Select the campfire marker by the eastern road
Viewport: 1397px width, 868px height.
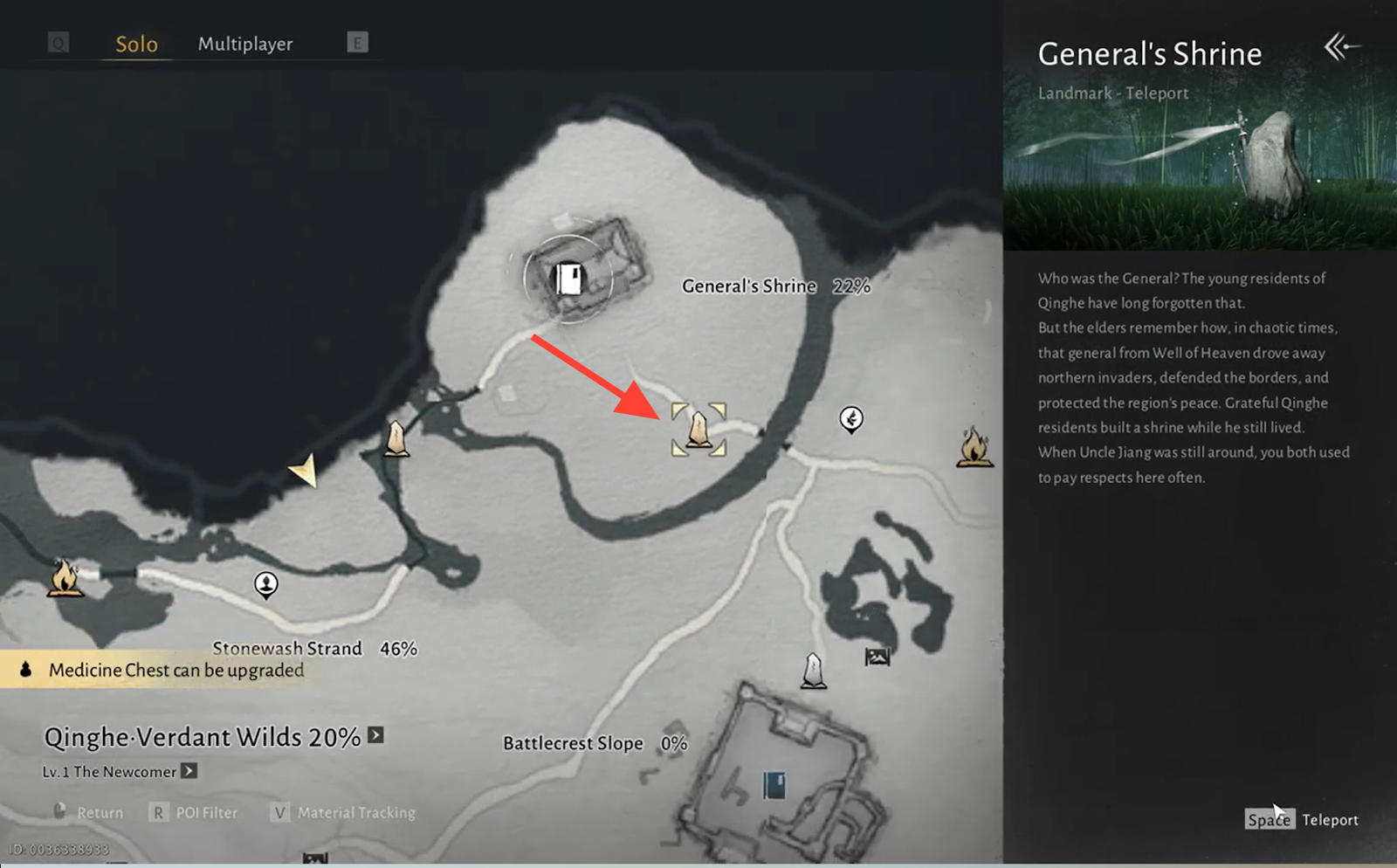(x=974, y=447)
